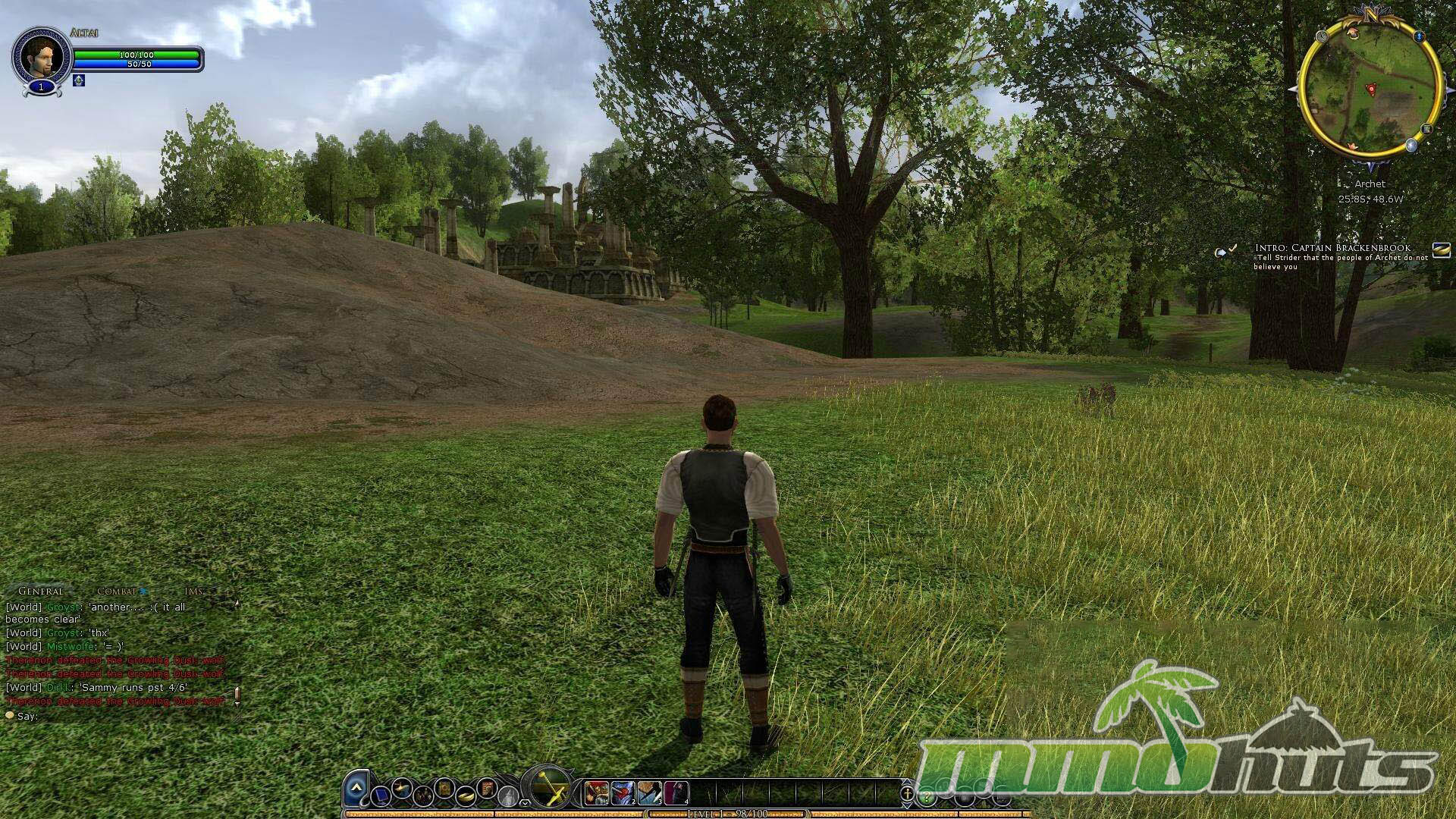Expand the small arrow below the toolbar icons
1456x819 pixels.
[x=525, y=802]
